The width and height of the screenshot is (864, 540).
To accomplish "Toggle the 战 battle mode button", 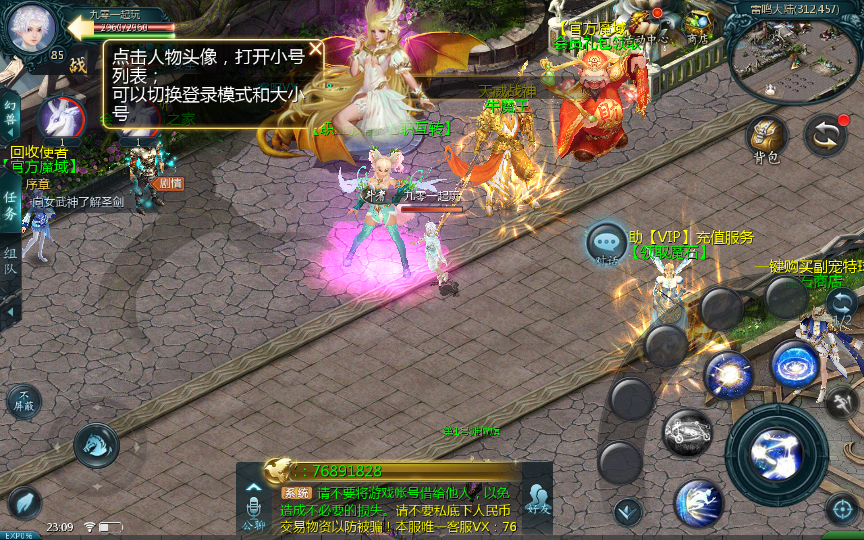I will point(78,65).
